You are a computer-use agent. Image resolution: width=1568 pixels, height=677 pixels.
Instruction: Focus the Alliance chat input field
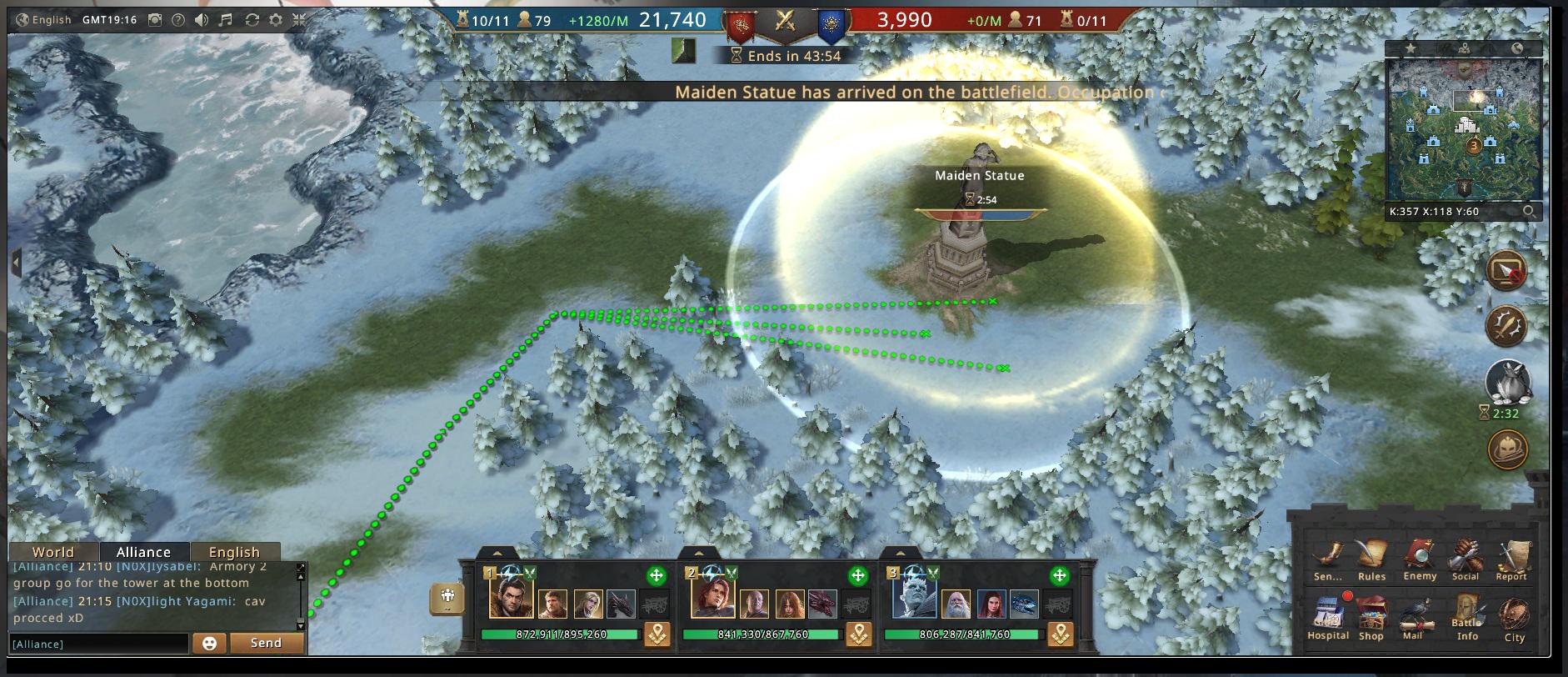98,644
